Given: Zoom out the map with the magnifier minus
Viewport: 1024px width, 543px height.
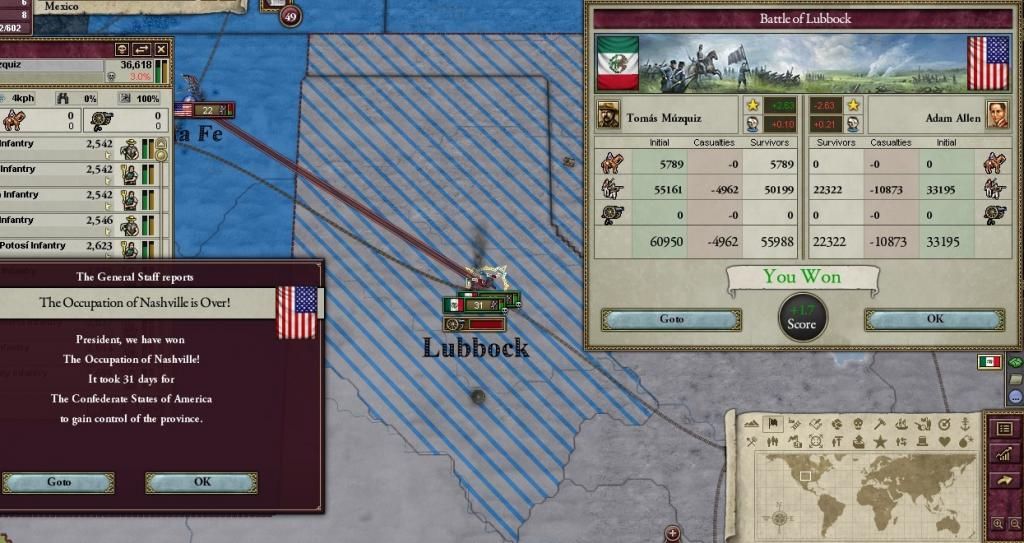Looking at the screenshot, I should click(1013, 523).
